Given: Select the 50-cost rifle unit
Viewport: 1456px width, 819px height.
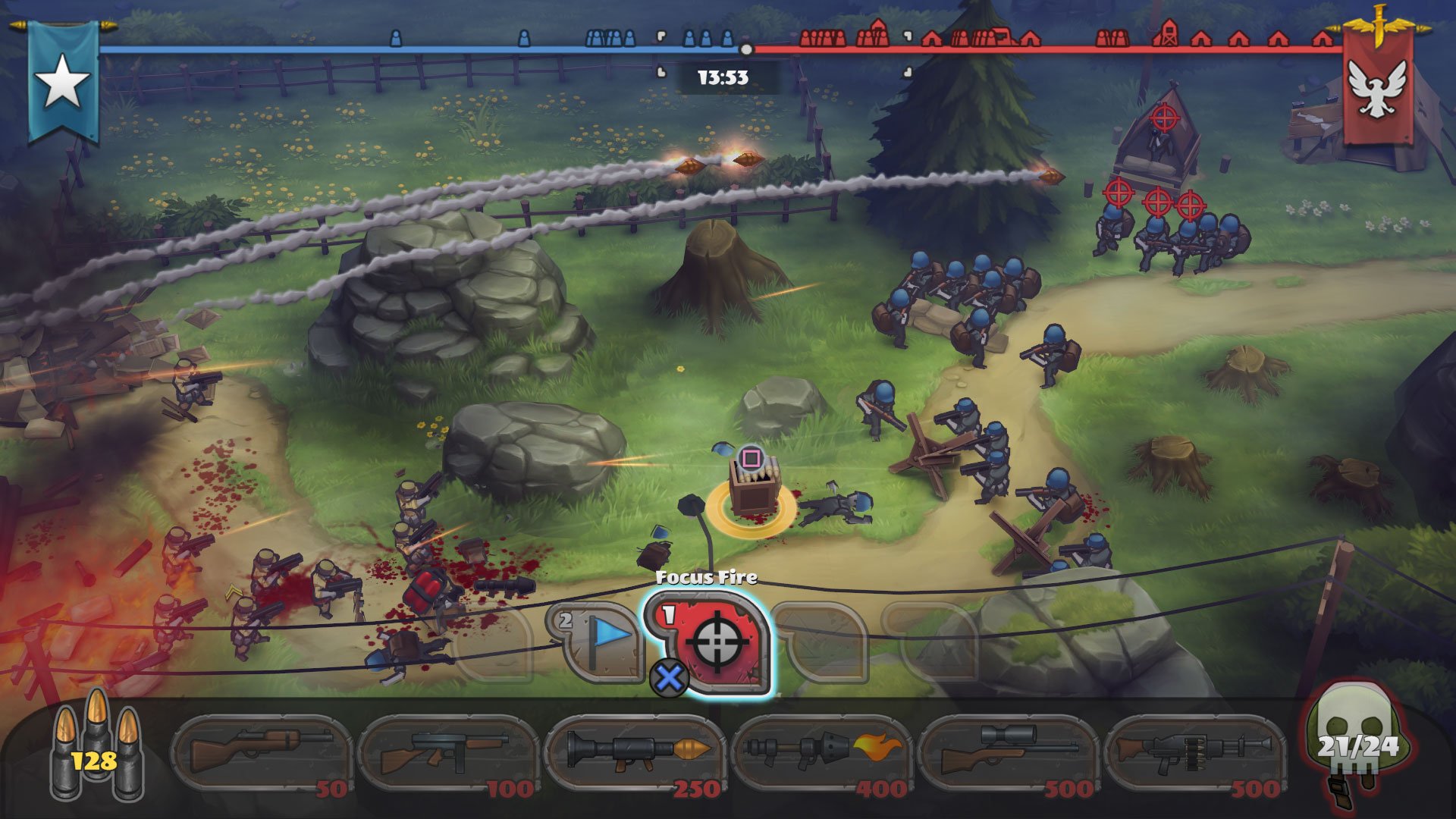Looking at the screenshot, I should tap(262, 753).
